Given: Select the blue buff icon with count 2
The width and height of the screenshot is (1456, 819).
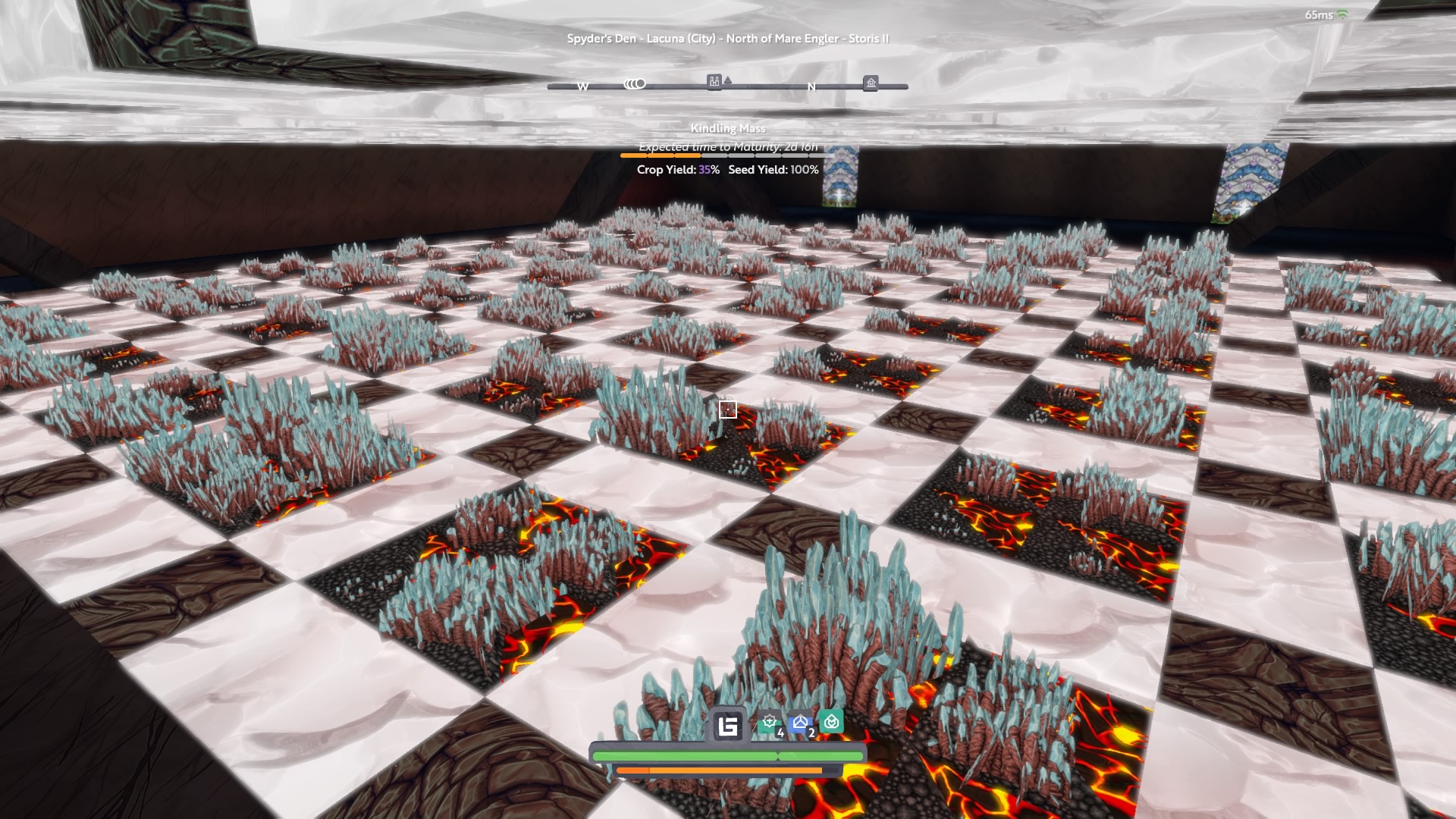Looking at the screenshot, I should tap(800, 723).
